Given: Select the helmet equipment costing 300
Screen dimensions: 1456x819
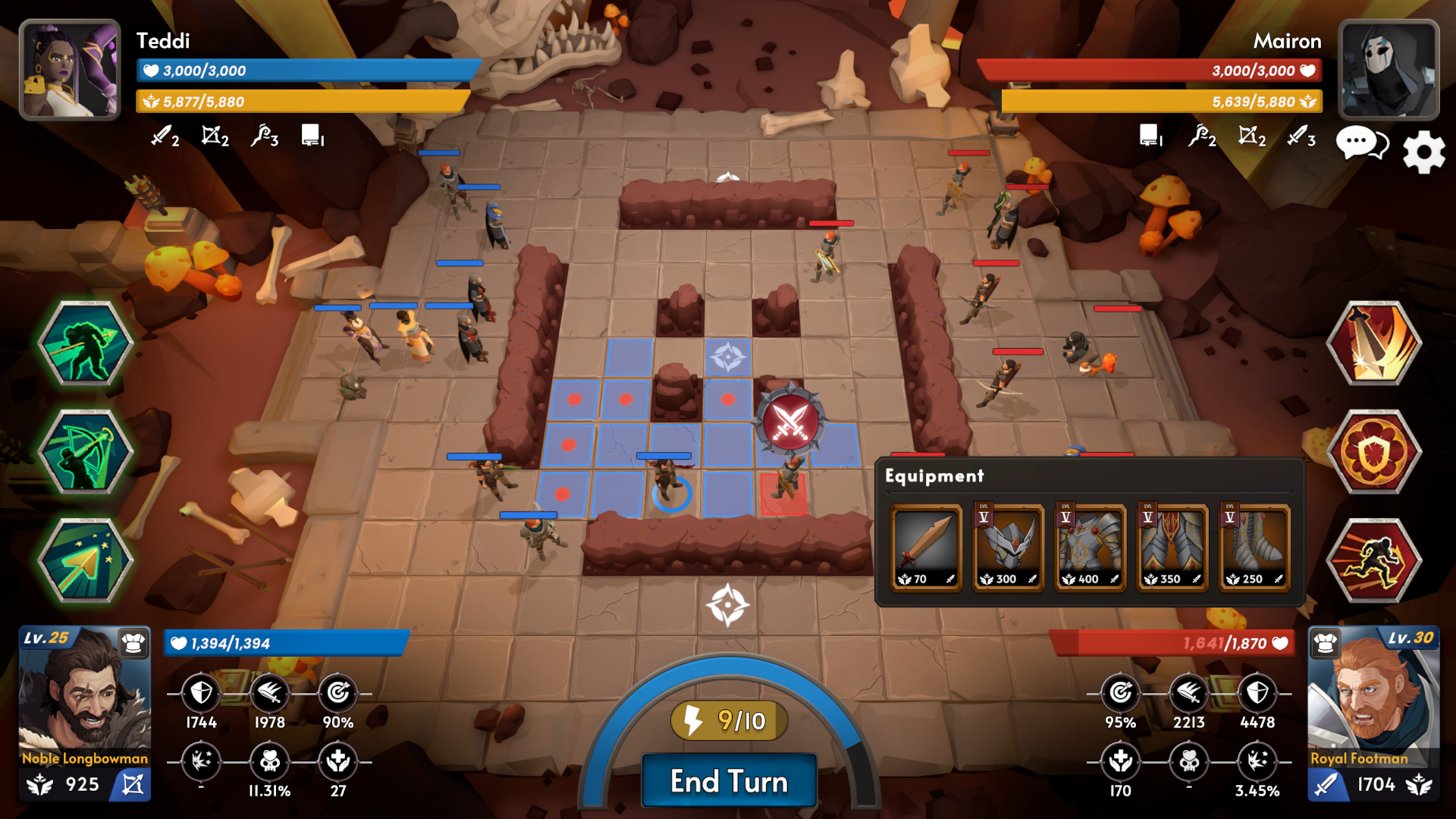Looking at the screenshot, I should (1008, 548).
